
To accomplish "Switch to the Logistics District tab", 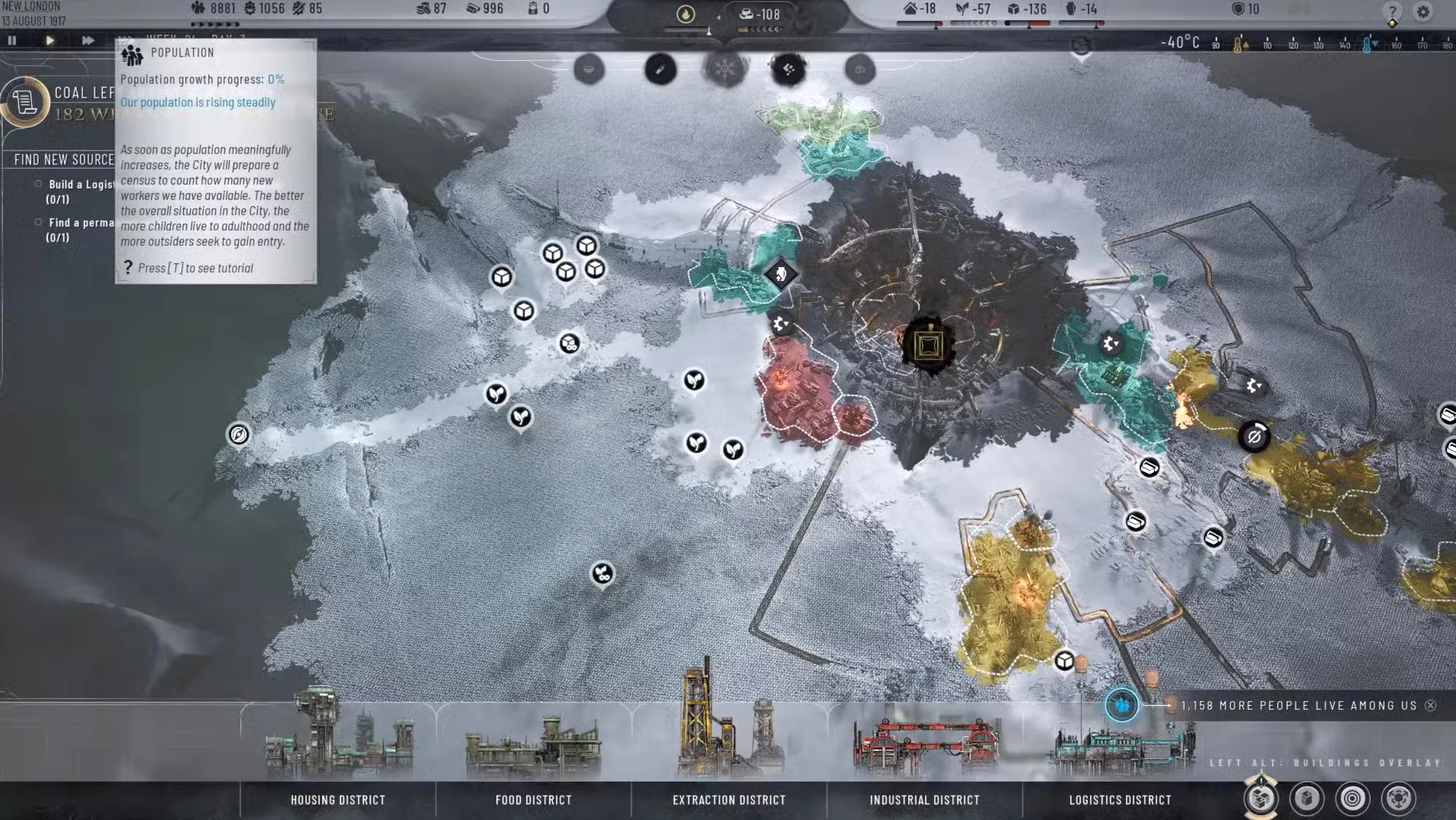I will (1120, 800).
